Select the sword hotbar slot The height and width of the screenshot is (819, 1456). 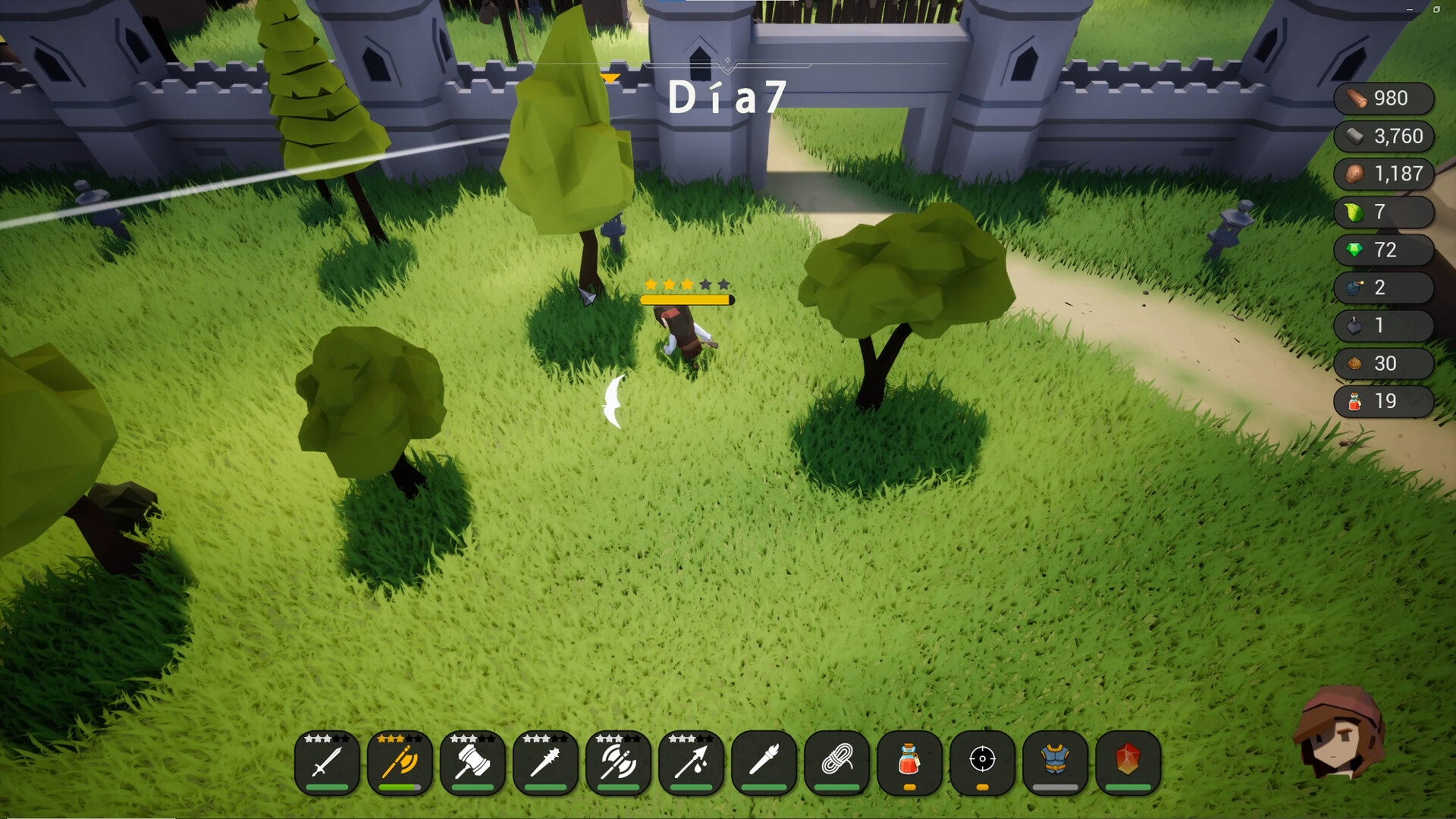[327, 761]
